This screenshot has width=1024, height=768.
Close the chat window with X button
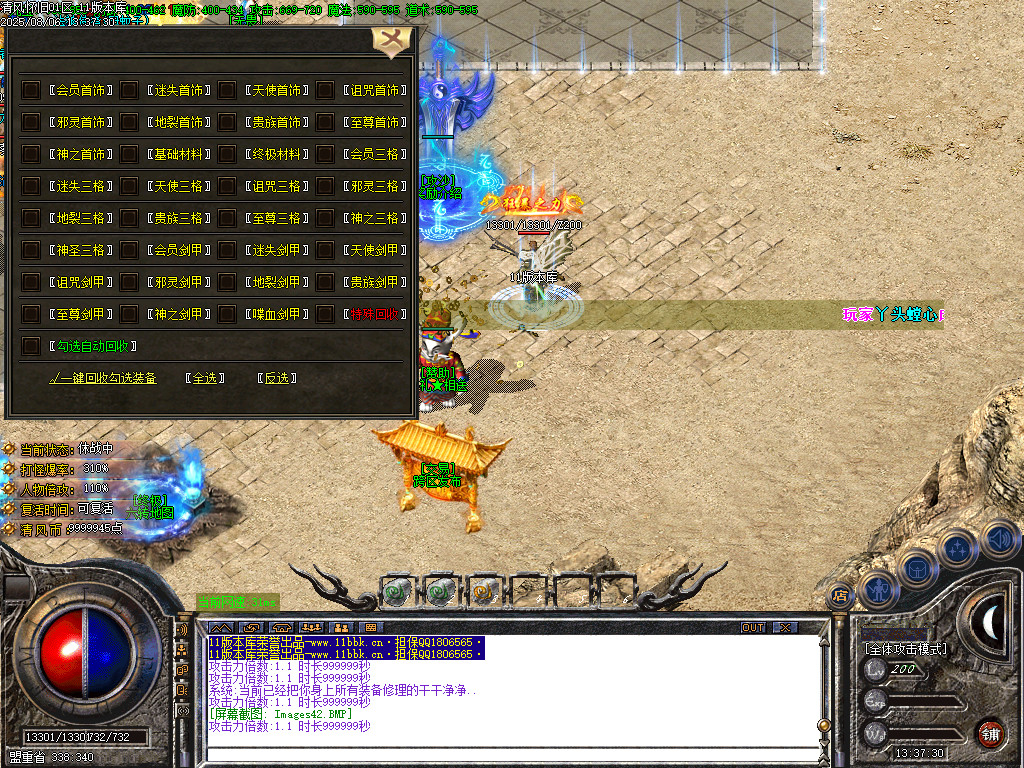(x=786, y=627)
